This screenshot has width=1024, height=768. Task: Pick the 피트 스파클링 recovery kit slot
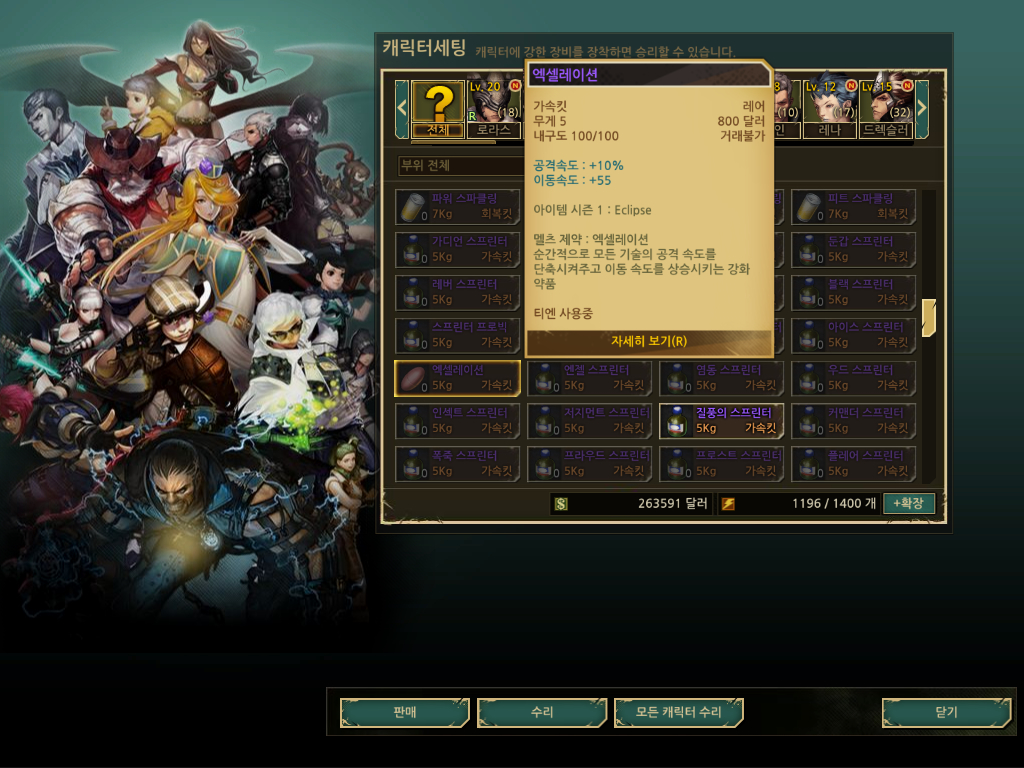click(x=854, y=207)
